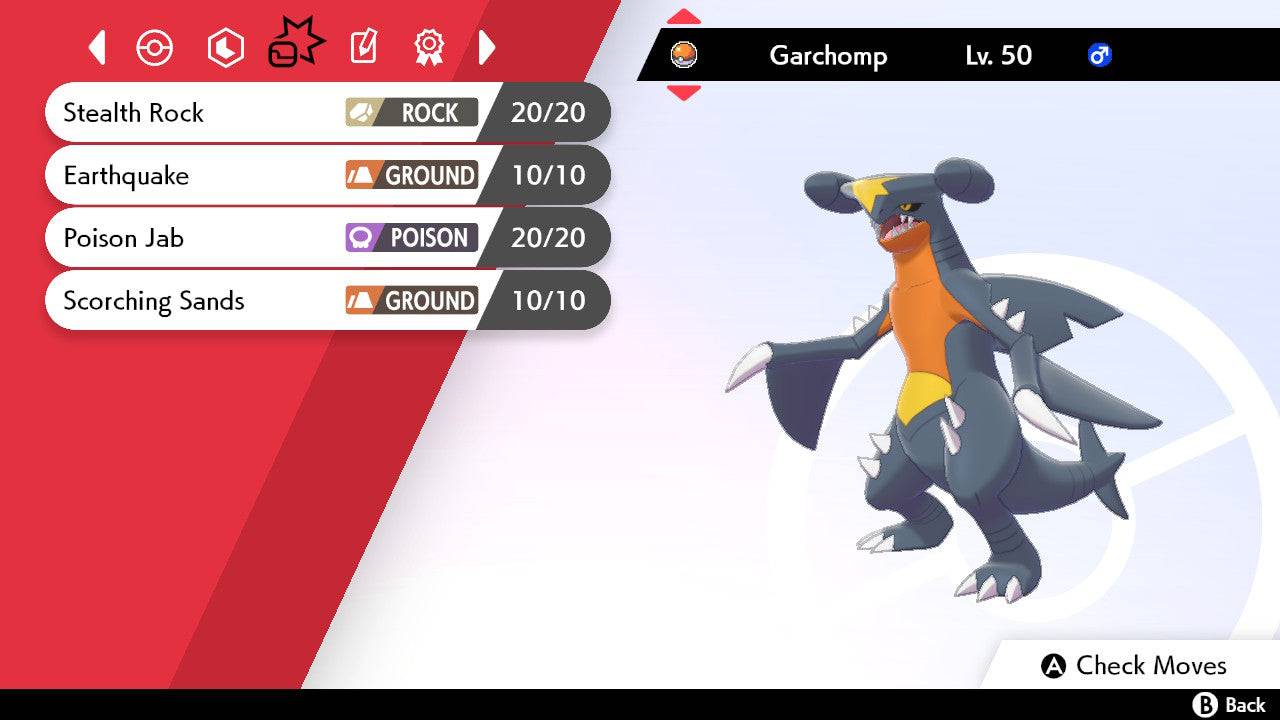Viewport: 1280px width, 720px height.
Task: Click the down arrow below the Poké Ball
Action: point(684,93)
